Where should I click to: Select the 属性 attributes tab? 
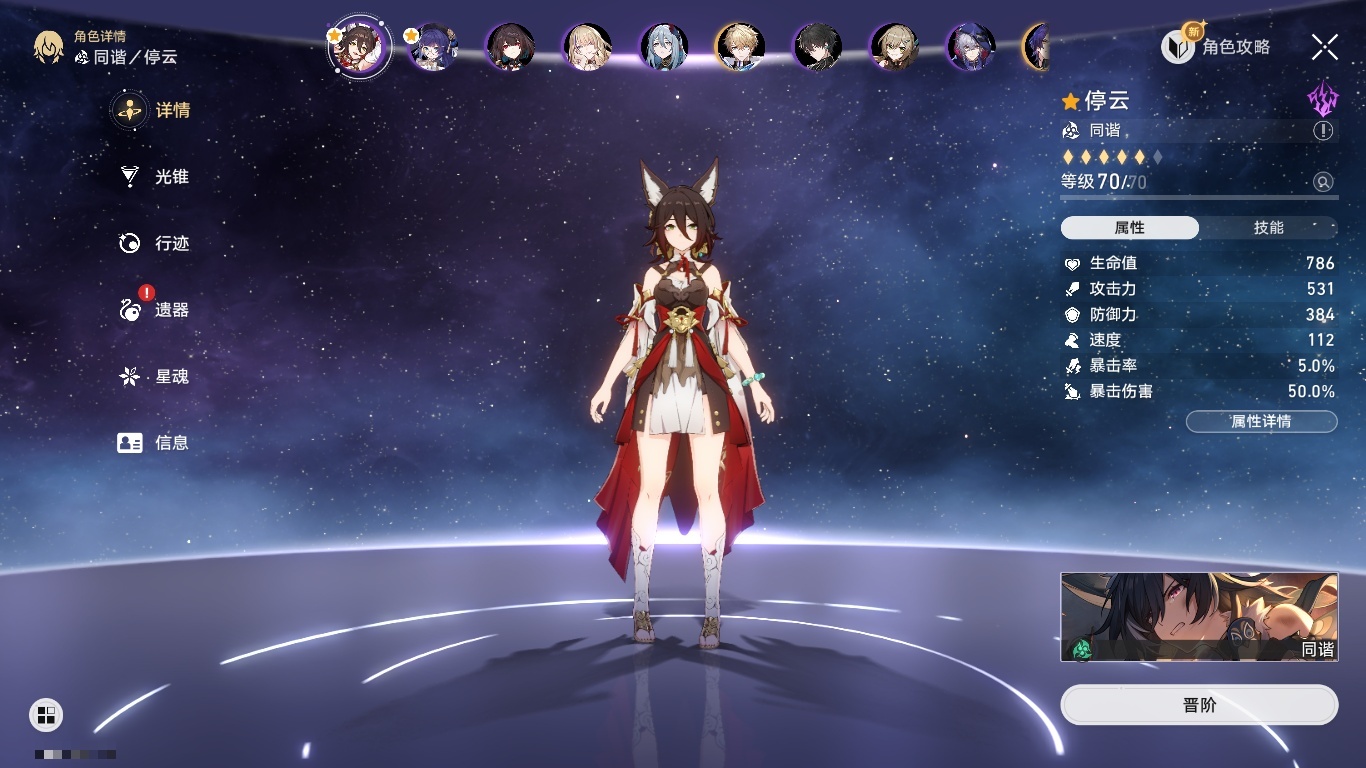[1130, 228]
